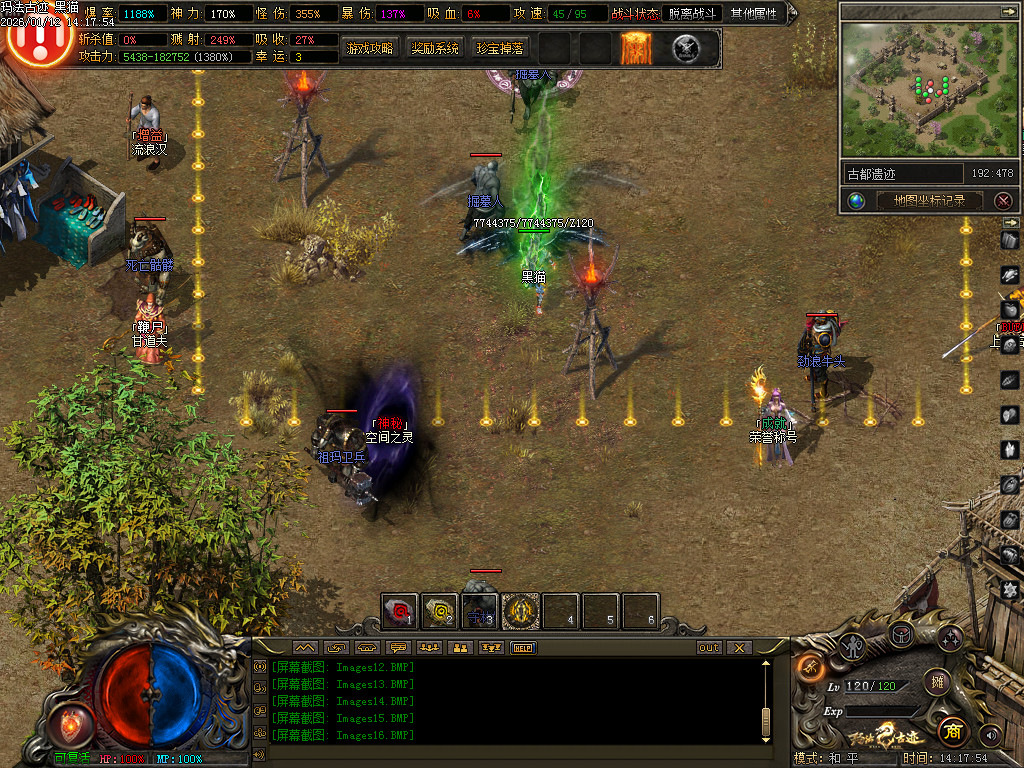
Task: Collapse the minimap with its arrow button
Action: pos(1008,11)
